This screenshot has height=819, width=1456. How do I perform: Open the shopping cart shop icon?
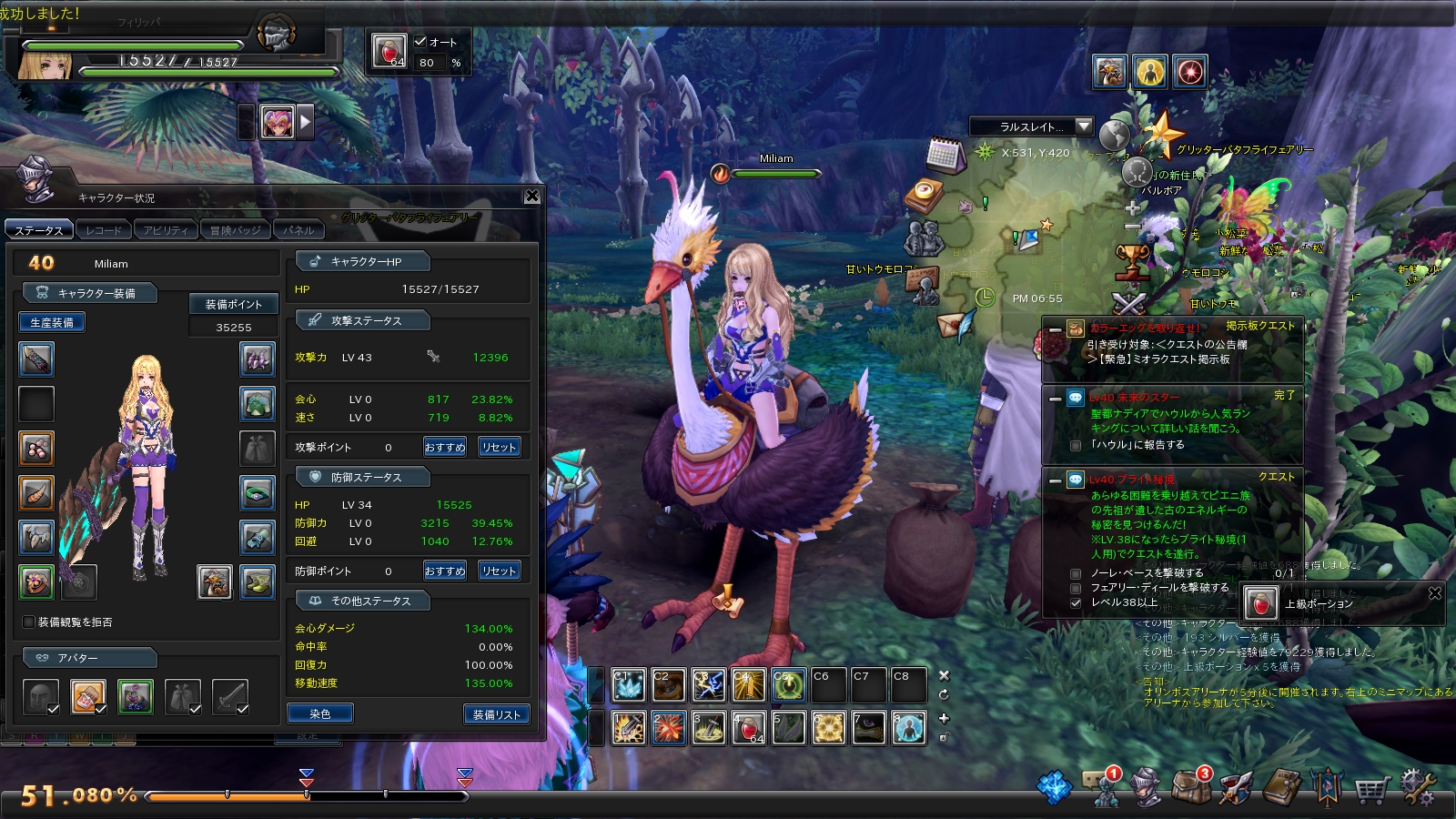1370,790
